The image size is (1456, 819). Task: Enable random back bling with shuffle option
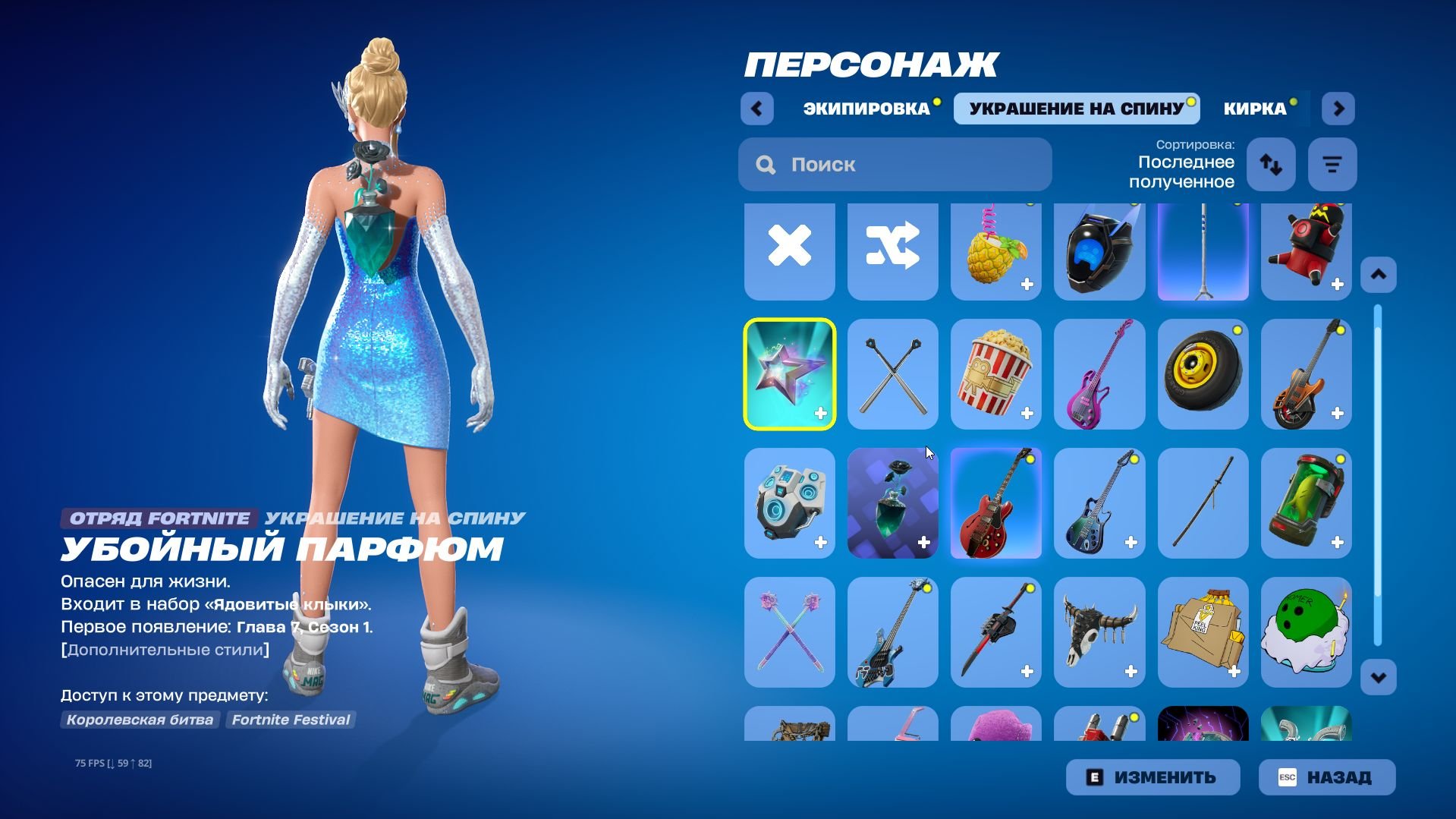tap(892, 250)
